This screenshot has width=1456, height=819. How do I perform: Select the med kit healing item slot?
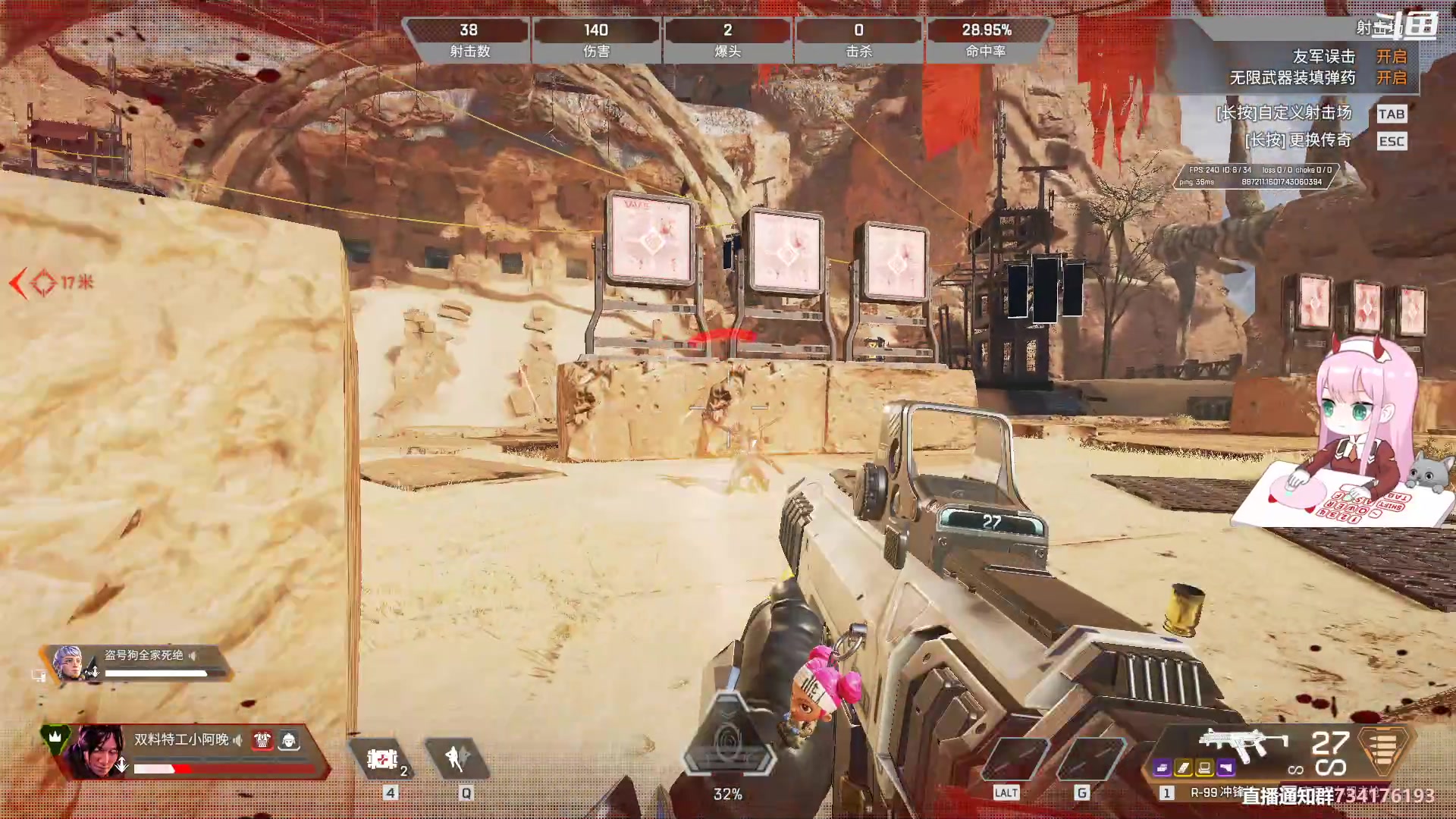coord(382,759)
